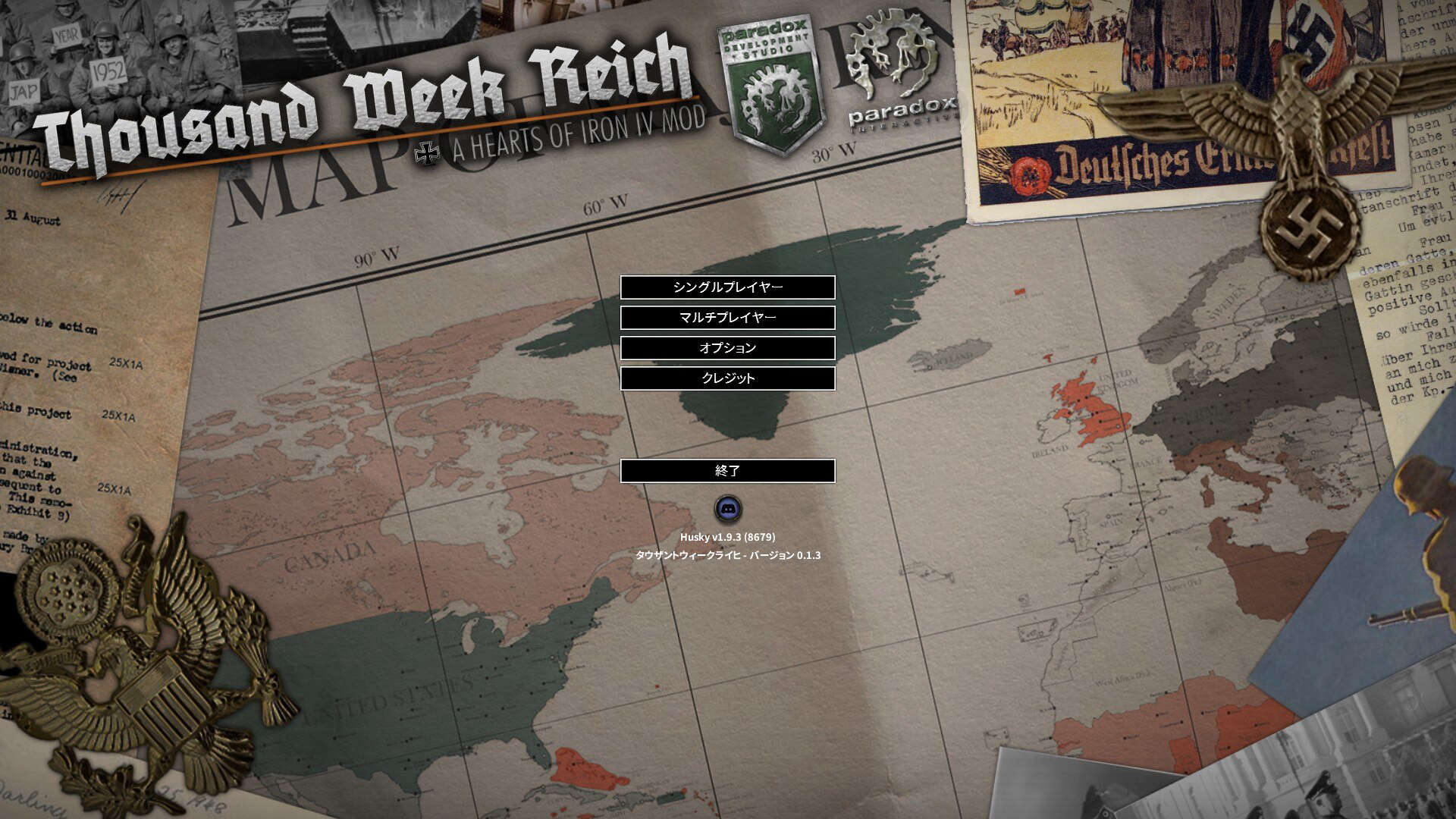Open the オプション settings menu
Viewport: 1456px width, 819px height.
pyautogui.click(x=728, y=347)
